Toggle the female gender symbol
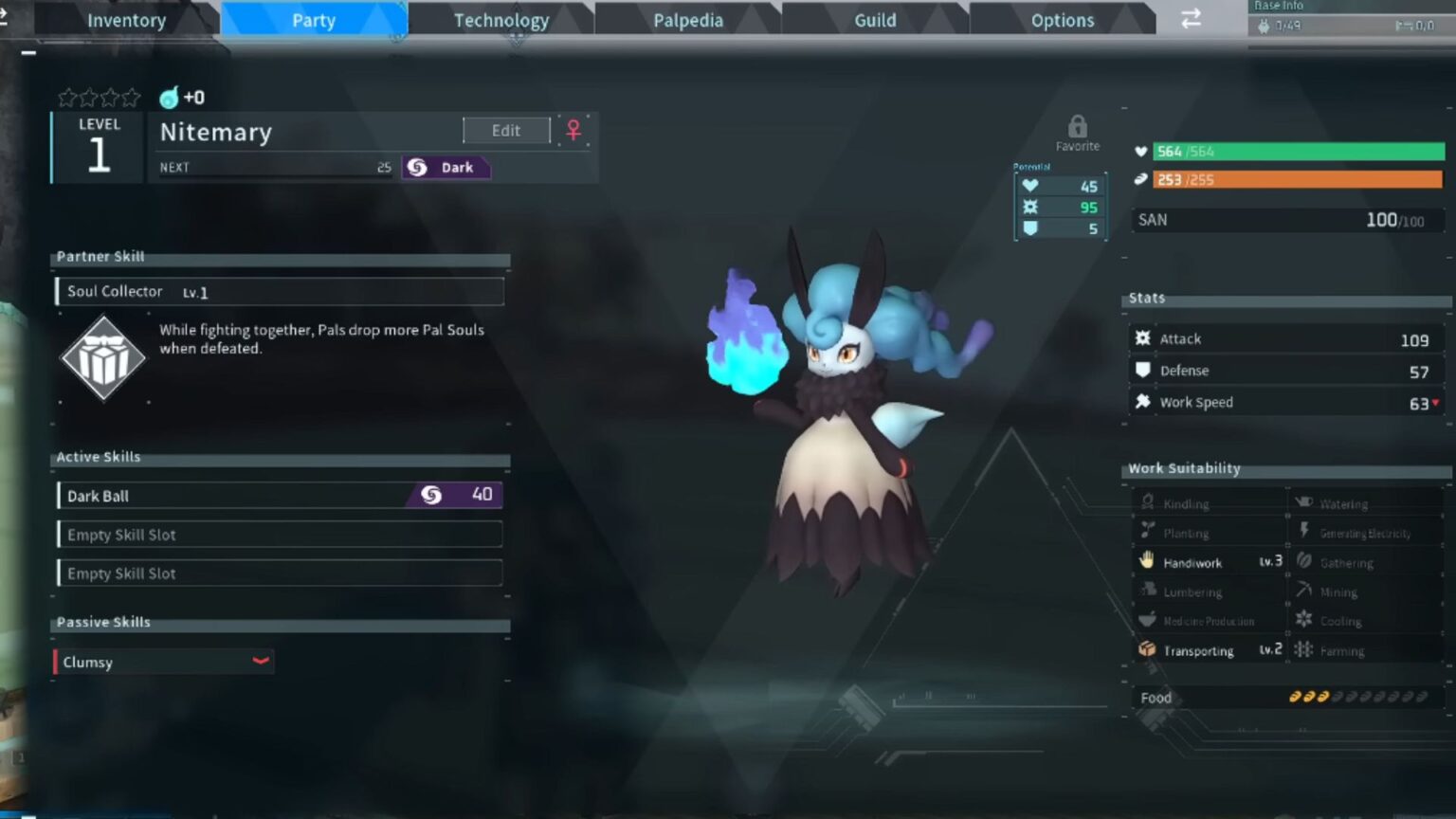Screen dimensions: 1456x819 pos(573,130)
